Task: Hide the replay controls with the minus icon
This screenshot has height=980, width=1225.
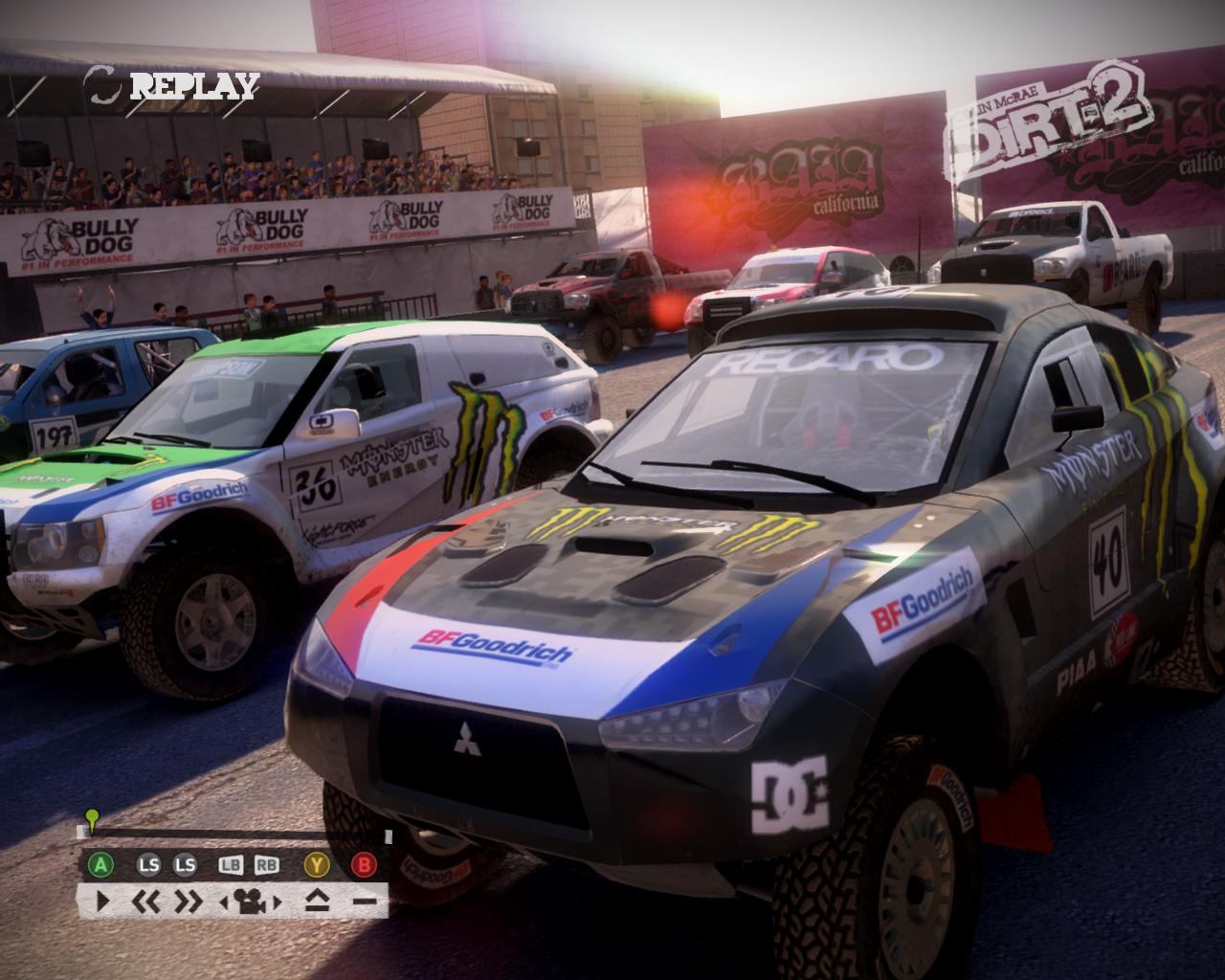Action: (364, 901)
